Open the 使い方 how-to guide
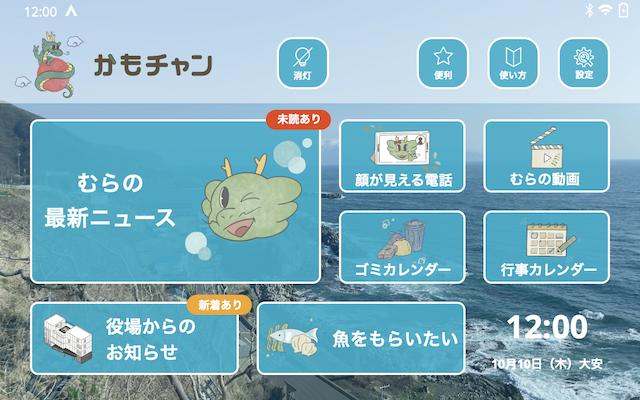640x400 pixels. (x=513, y=62)
